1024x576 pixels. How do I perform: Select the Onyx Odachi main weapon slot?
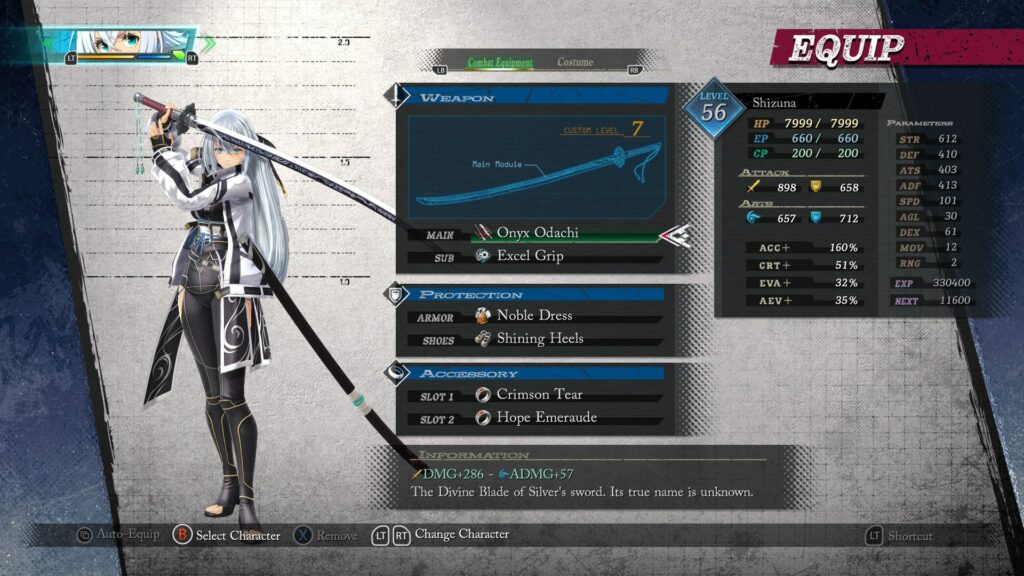click(x=537, y=233)
